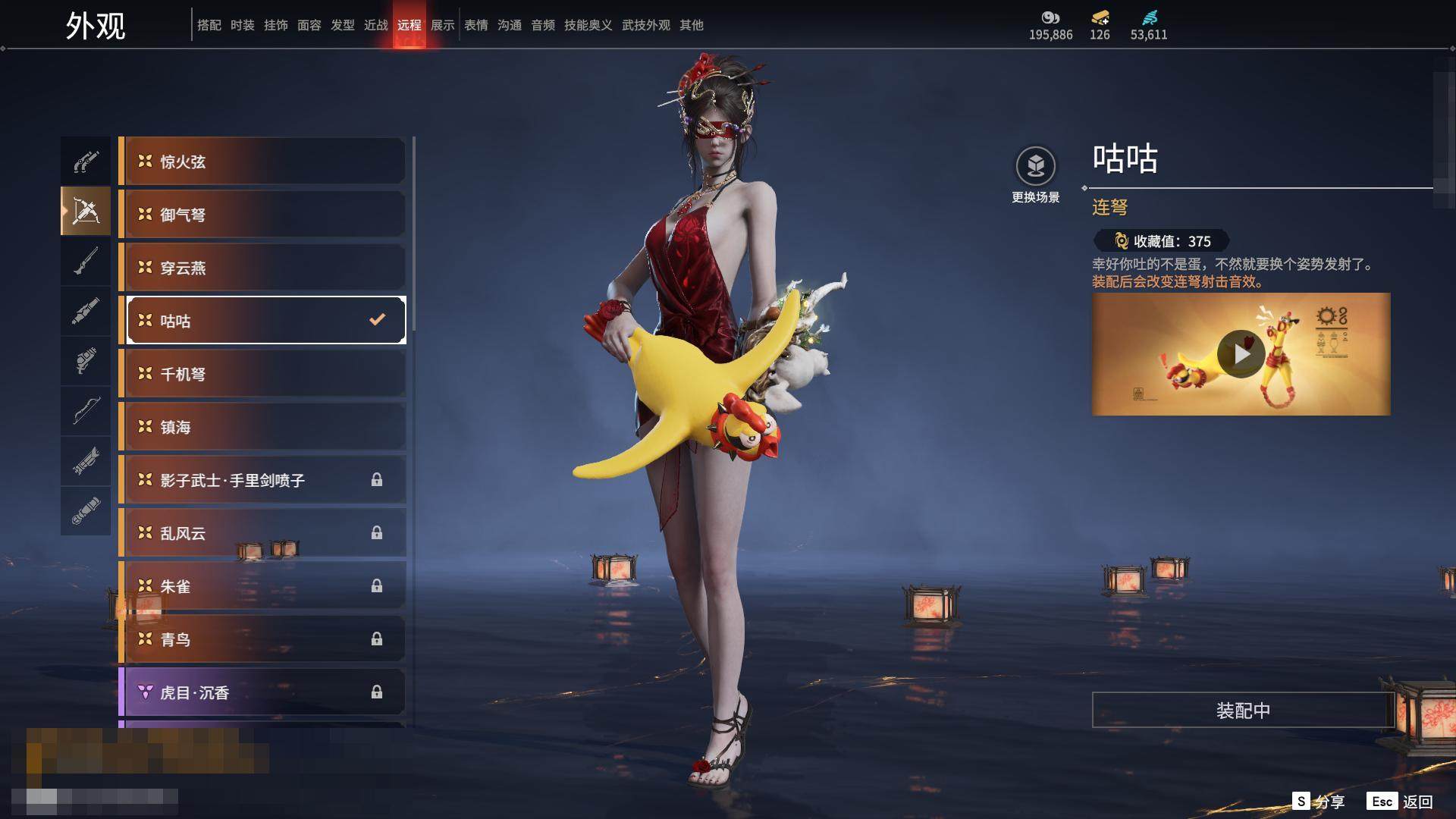
Task: Select the 近战 tab
Action: click(x=375, y=25)
